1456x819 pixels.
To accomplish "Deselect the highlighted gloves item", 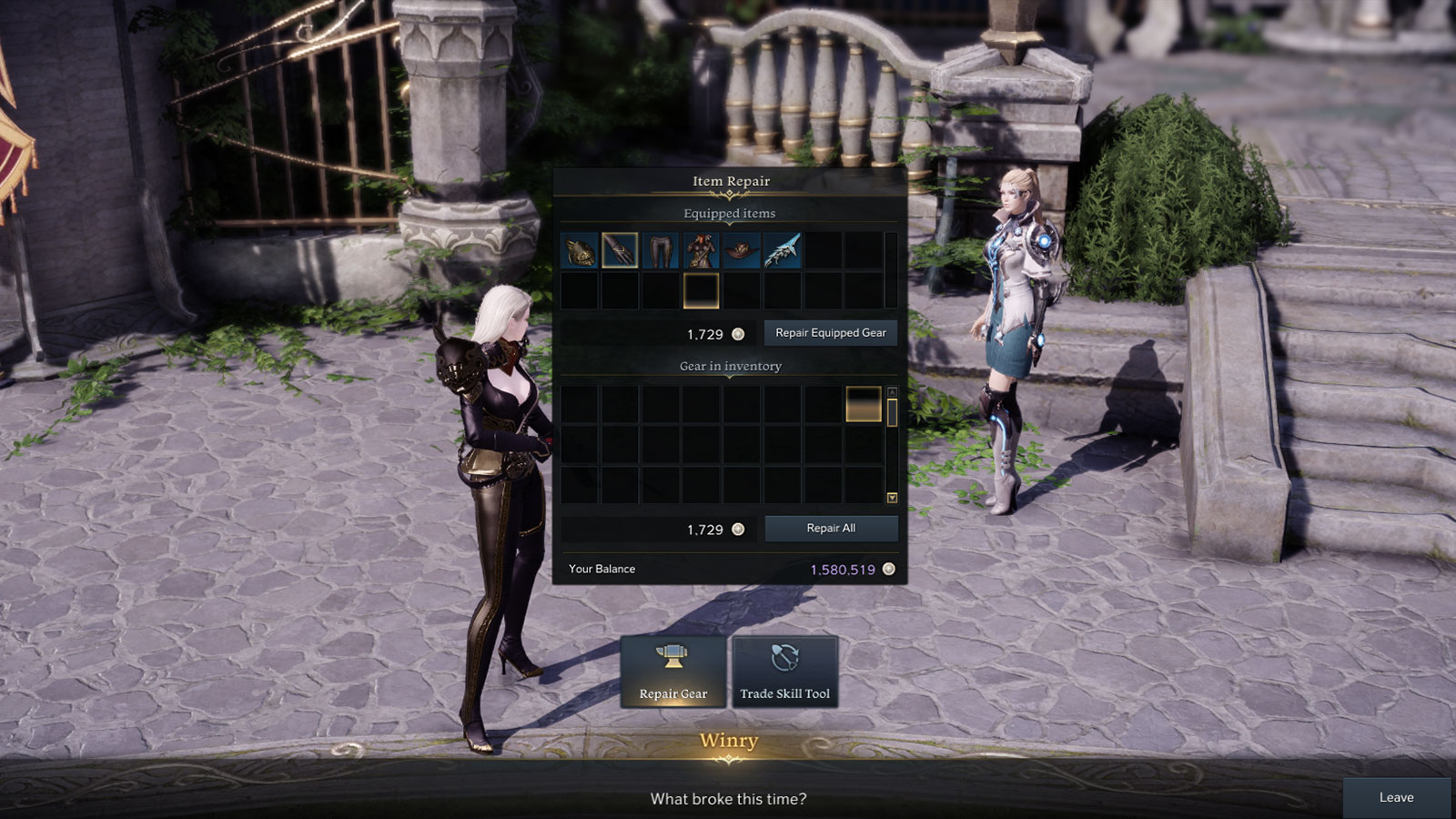I will coord(620,251).
